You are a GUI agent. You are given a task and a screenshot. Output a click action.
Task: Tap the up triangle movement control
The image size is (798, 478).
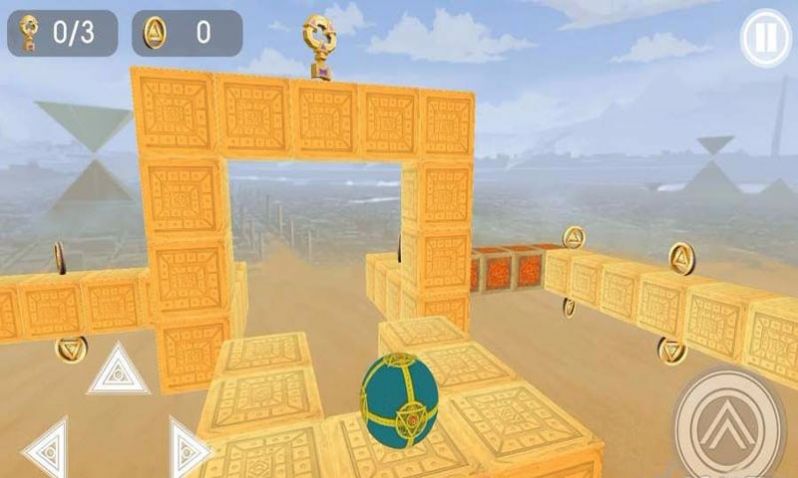pos(118,370)
